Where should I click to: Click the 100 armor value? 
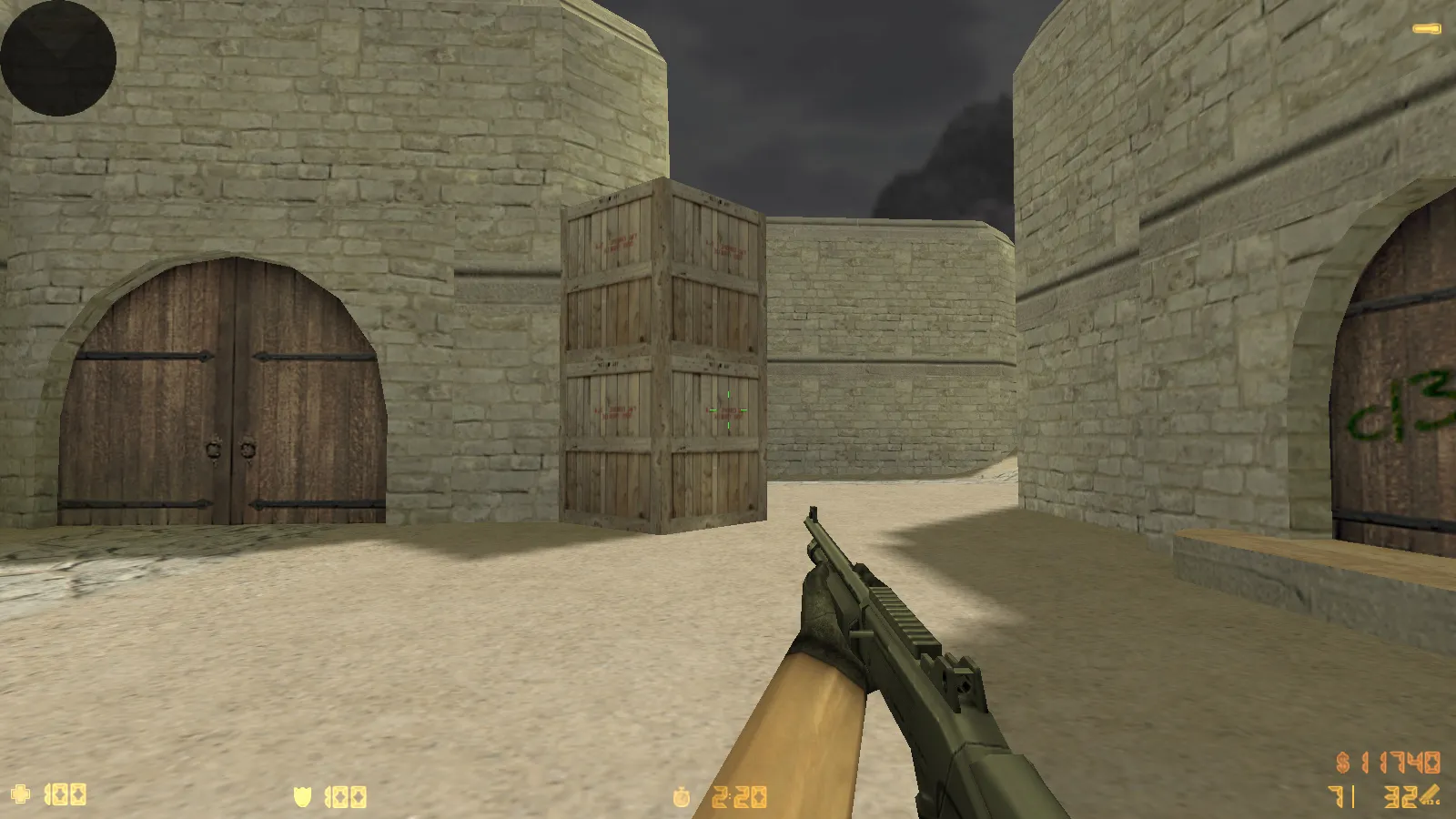click(x=346, y=795)
